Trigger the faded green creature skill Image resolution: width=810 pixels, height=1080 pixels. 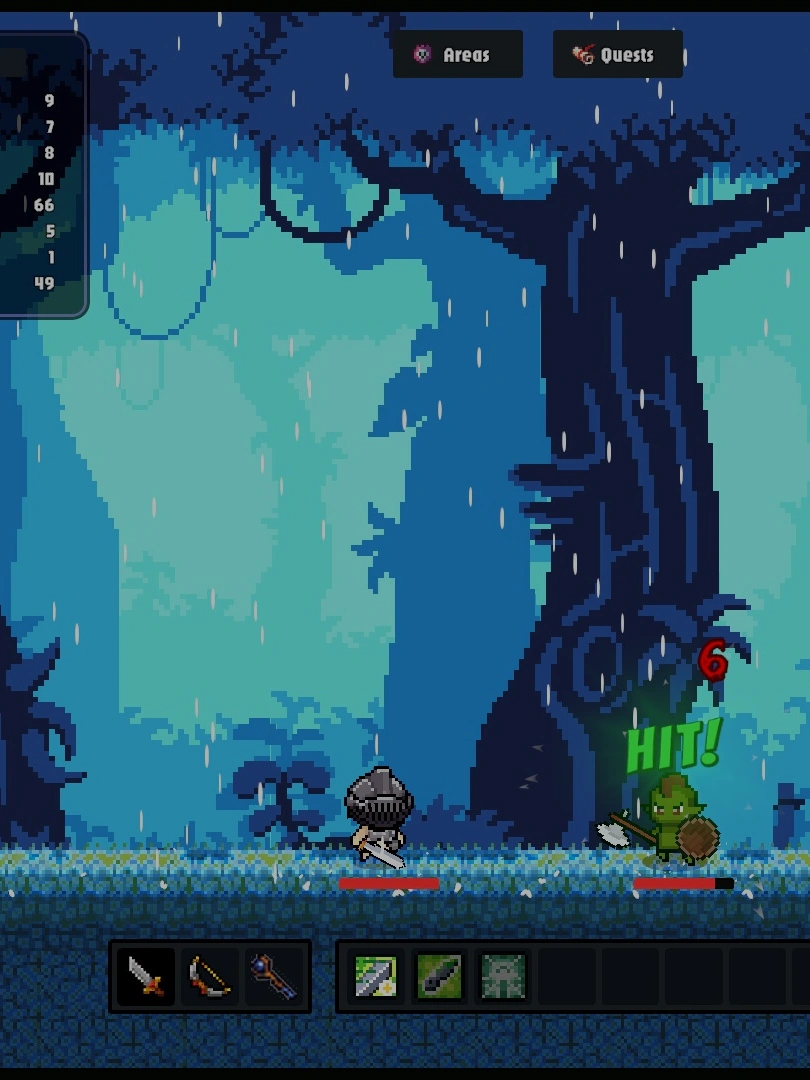502,977
